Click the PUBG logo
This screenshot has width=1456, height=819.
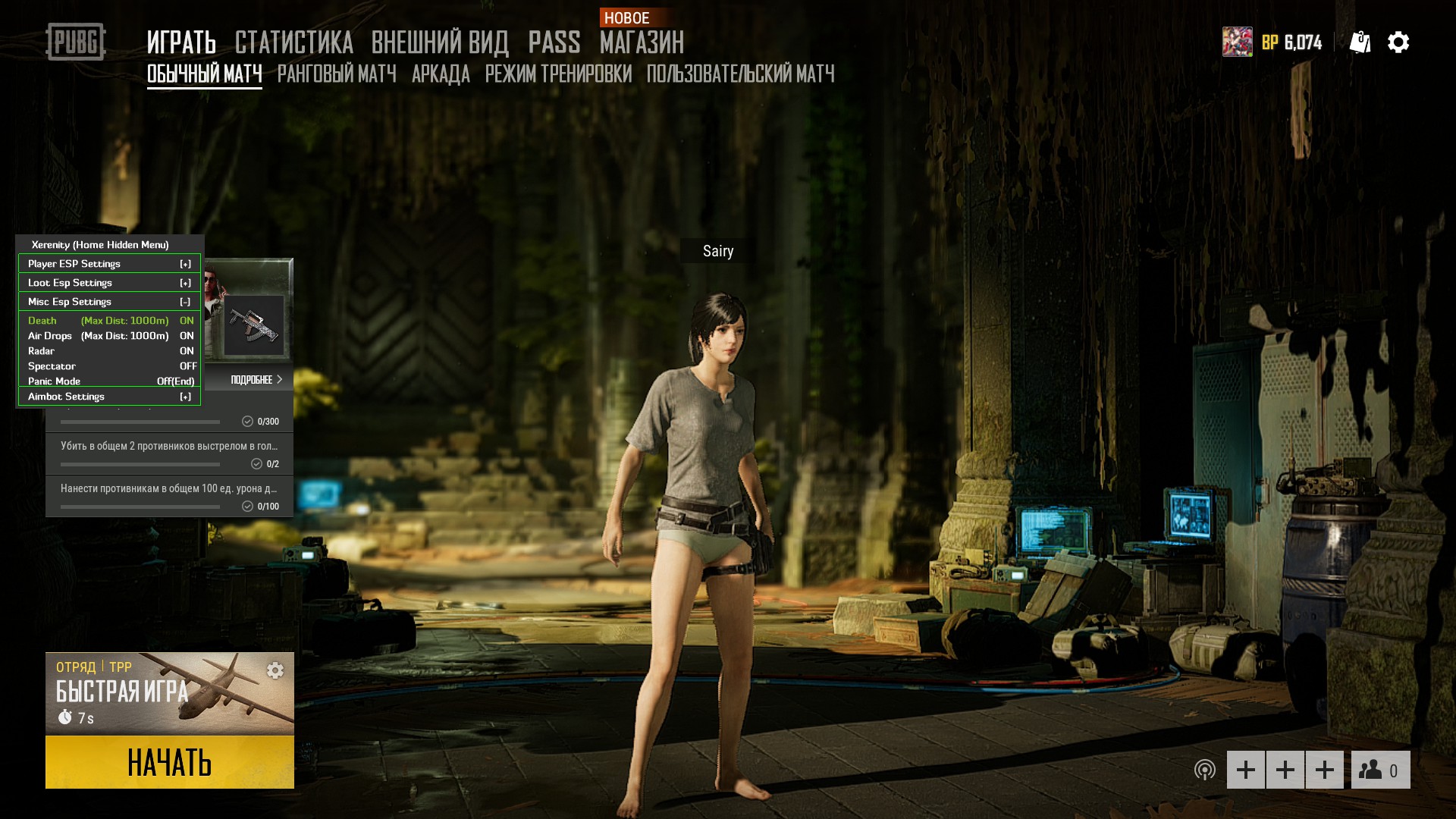76,42
